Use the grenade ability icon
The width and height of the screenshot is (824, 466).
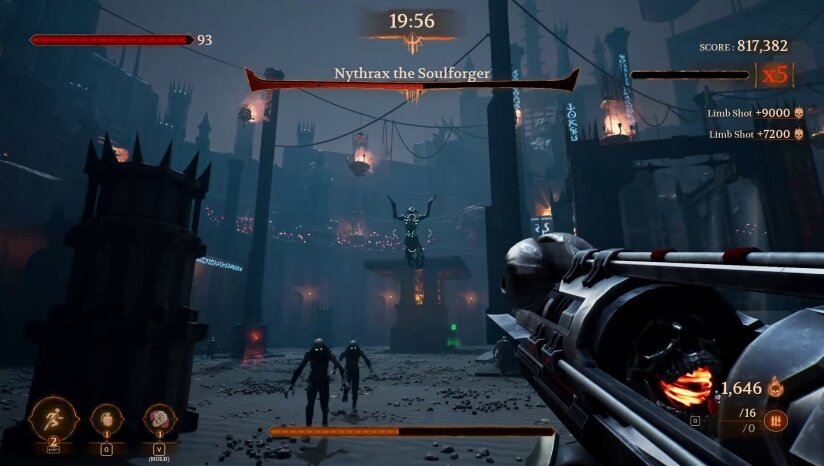coord(106,419)
